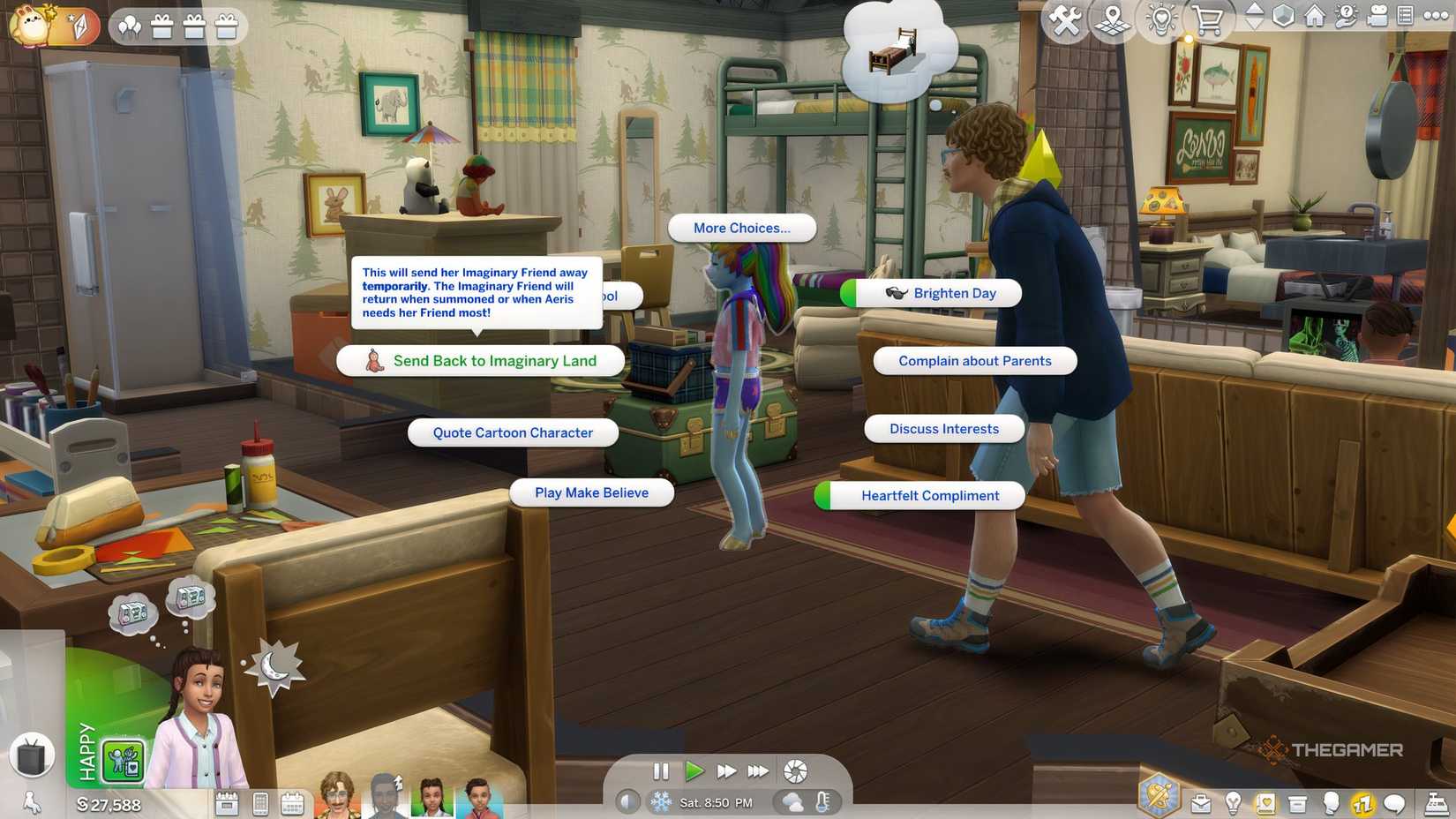Choose the Complain about Parents interaction
Viewport: 1456px width, 819px height.
tap(974, 361)
